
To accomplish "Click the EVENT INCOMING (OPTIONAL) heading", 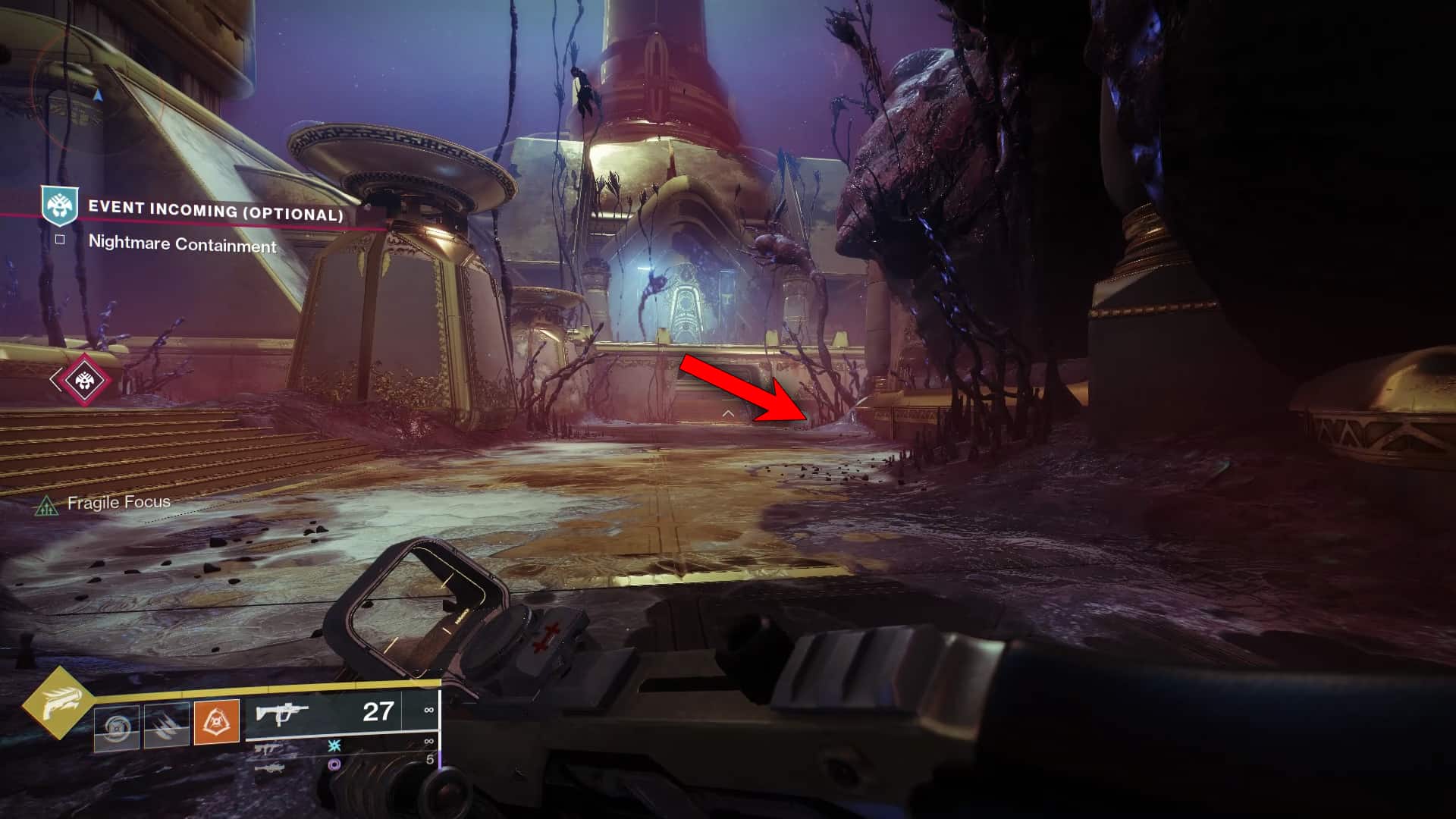I will pos(216,213).
